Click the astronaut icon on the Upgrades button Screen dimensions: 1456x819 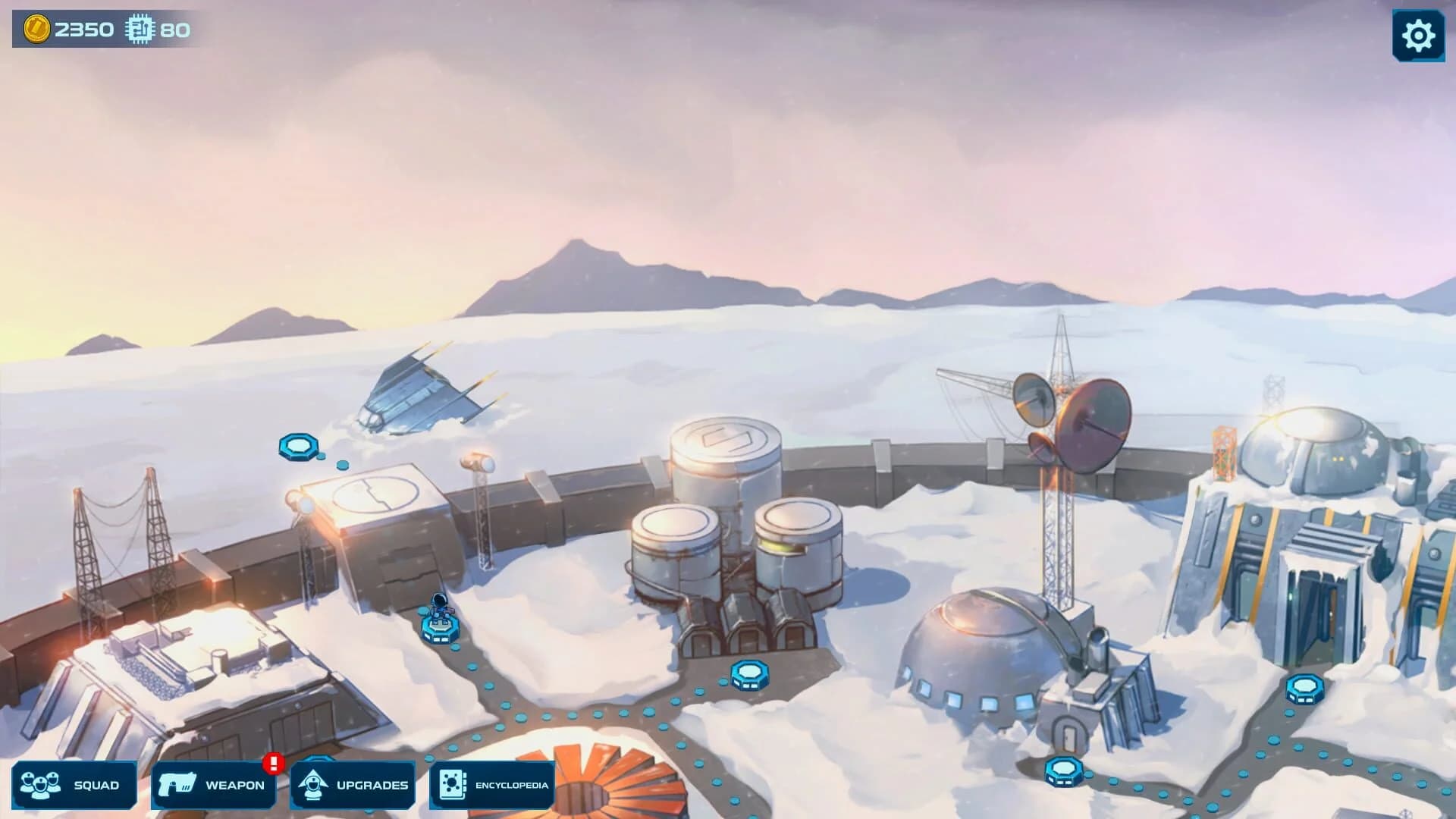point(314,785)
